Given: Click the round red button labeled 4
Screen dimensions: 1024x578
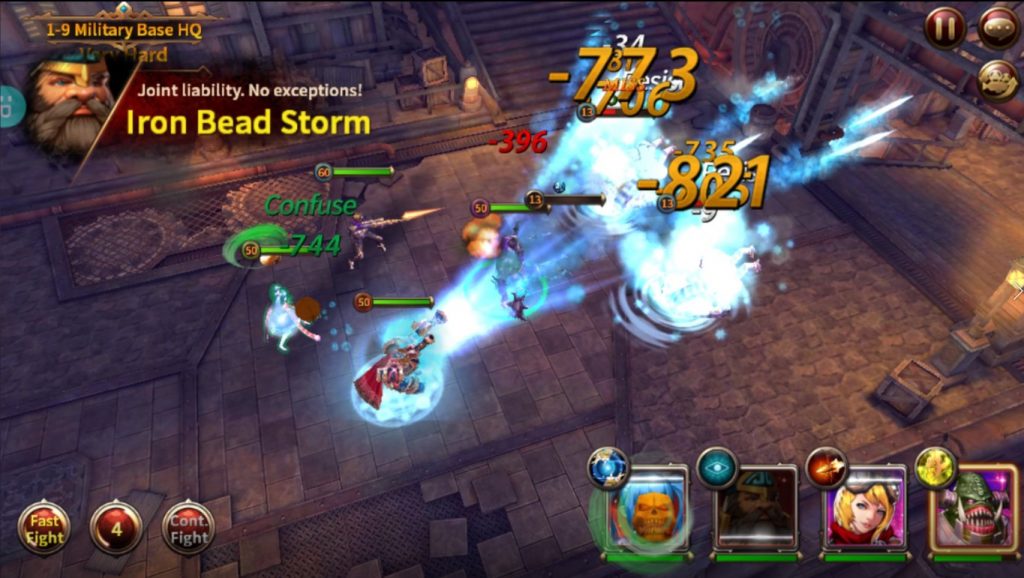Looking at the screenshot, I should click(x=116, y=528).
